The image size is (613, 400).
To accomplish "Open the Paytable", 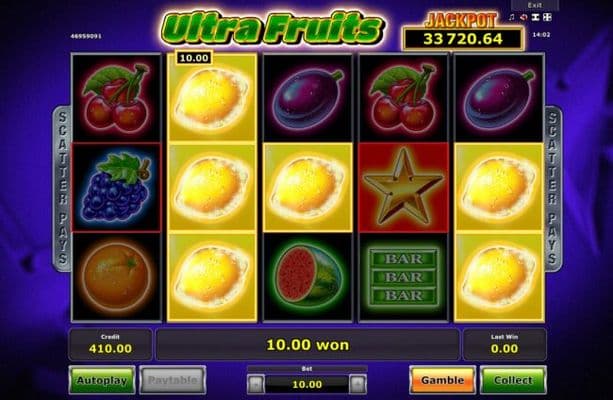I will pos(172,380).
